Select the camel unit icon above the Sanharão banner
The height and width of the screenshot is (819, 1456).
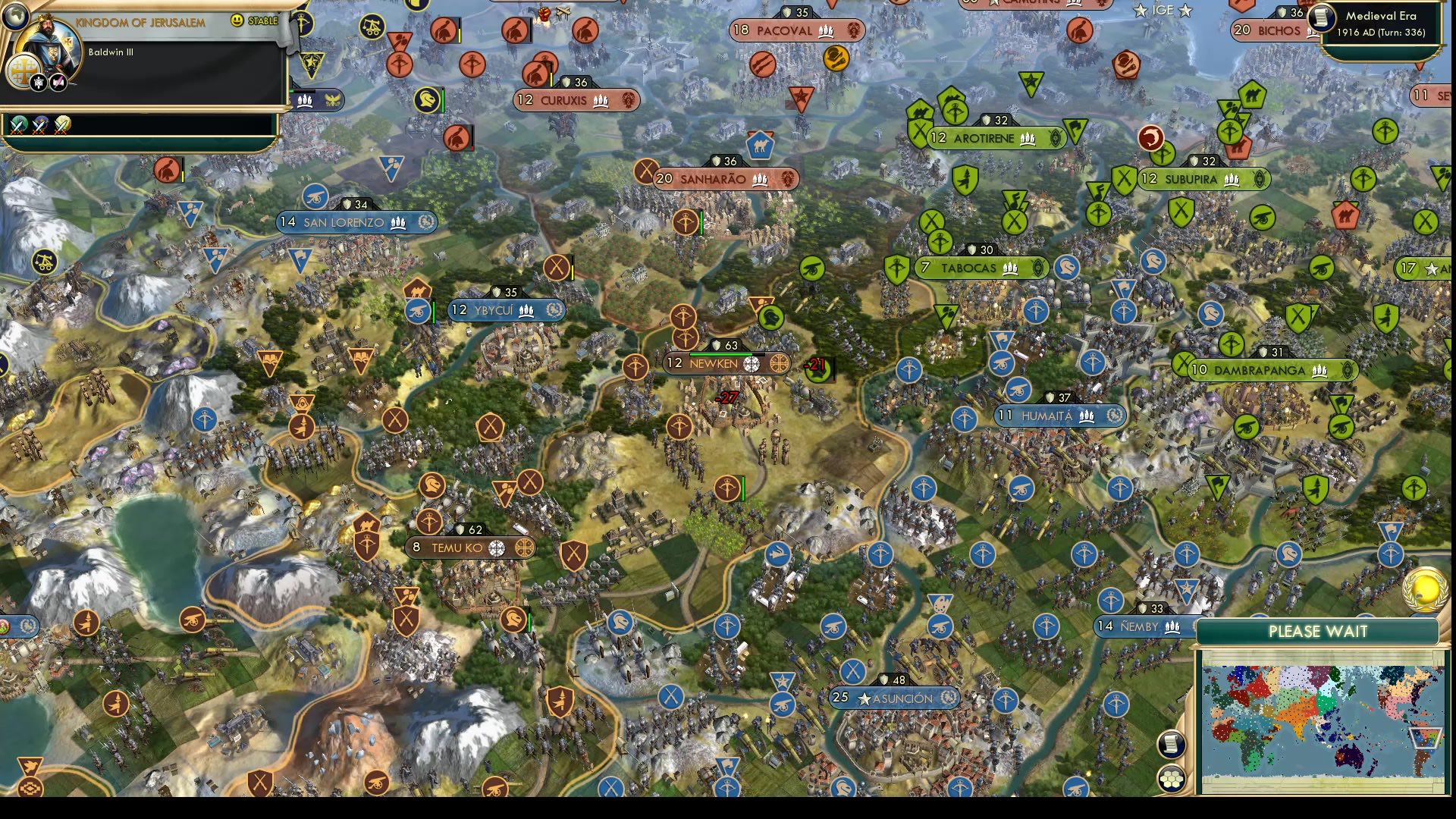point(761,146)
